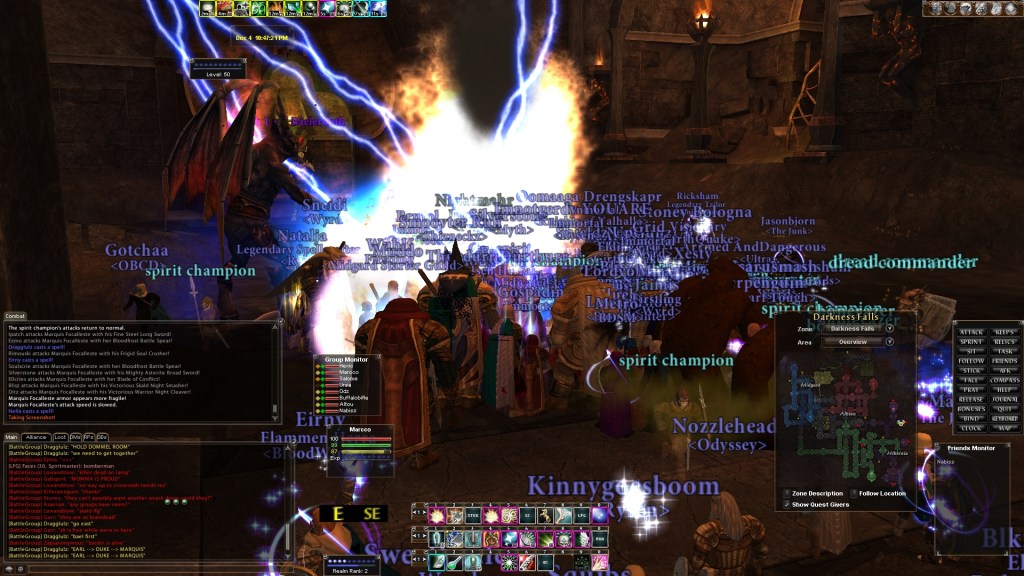The width and height of the screenshot is (1024, 576).
Task: Switch to the Loot chat tab
Action: [61, 437]
